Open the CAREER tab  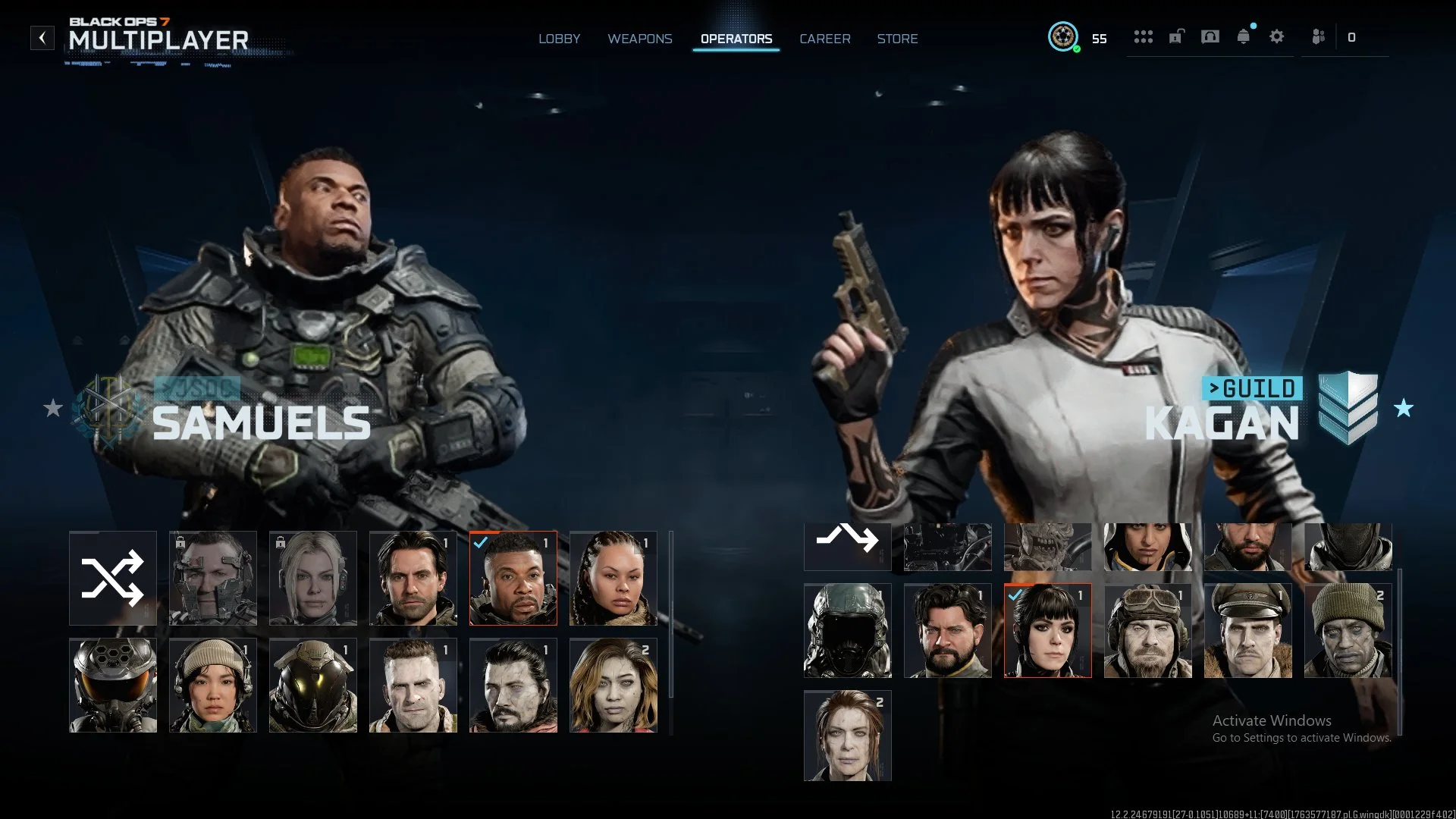click(x=825, y=39)
